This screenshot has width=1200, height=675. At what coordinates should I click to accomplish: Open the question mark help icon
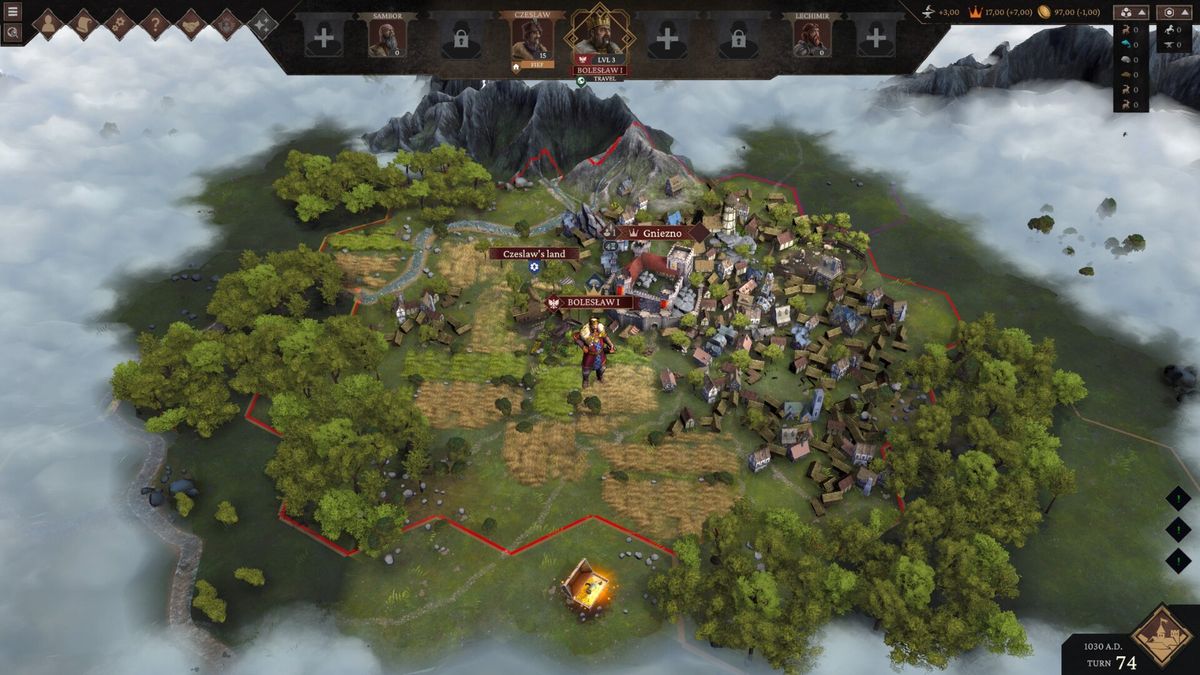(155, 24)
